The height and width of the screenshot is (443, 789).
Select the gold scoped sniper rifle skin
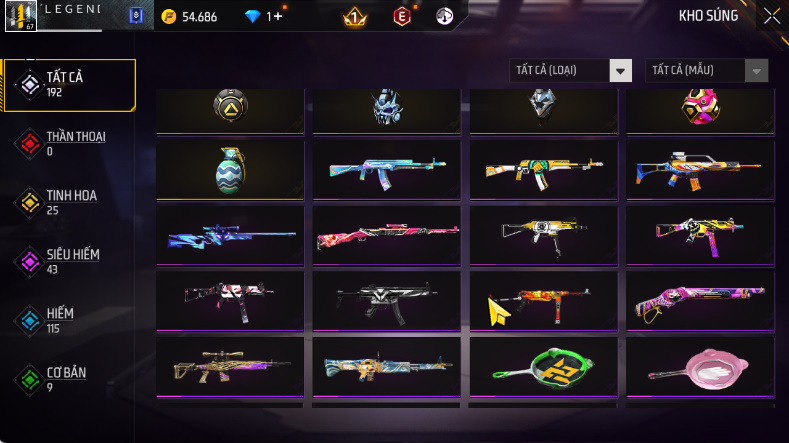coord(230,368)
